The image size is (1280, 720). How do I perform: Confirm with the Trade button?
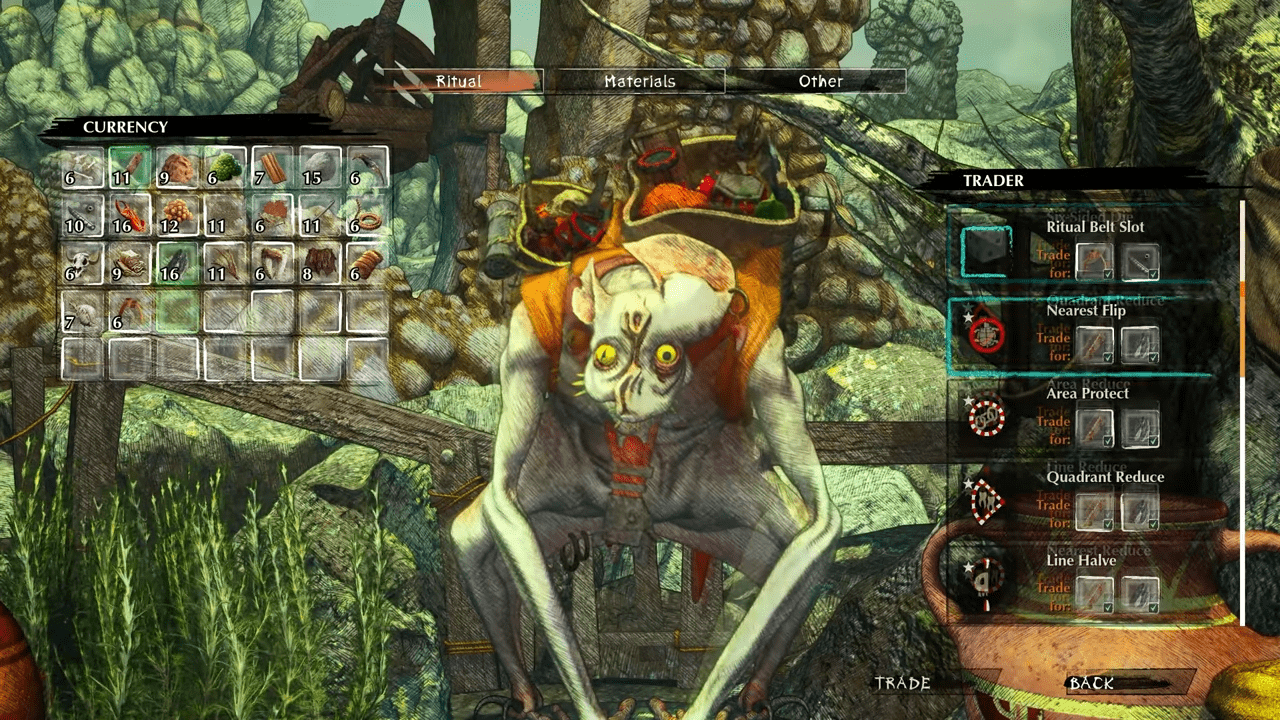tap(903, 684)
